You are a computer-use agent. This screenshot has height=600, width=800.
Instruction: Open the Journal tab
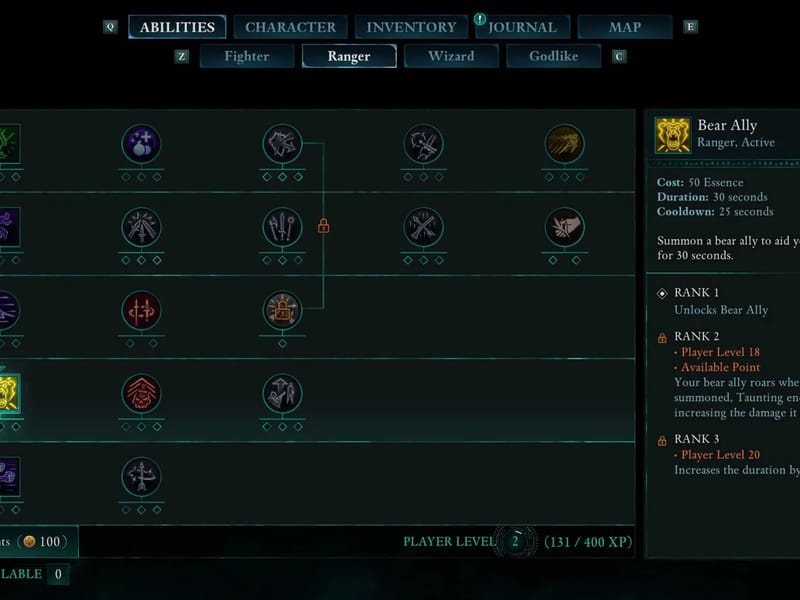point(521,27)
